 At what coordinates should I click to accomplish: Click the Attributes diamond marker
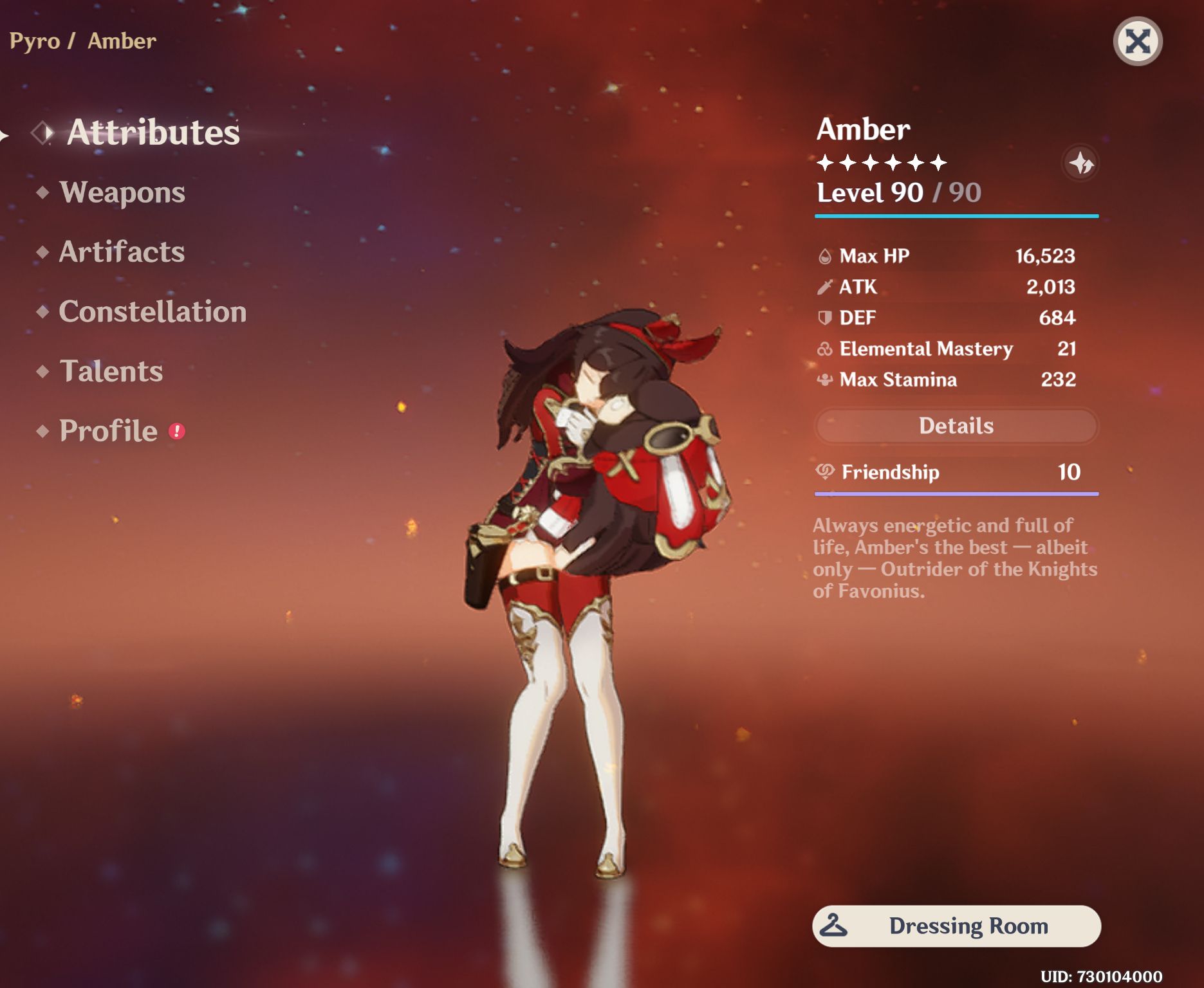42,133
